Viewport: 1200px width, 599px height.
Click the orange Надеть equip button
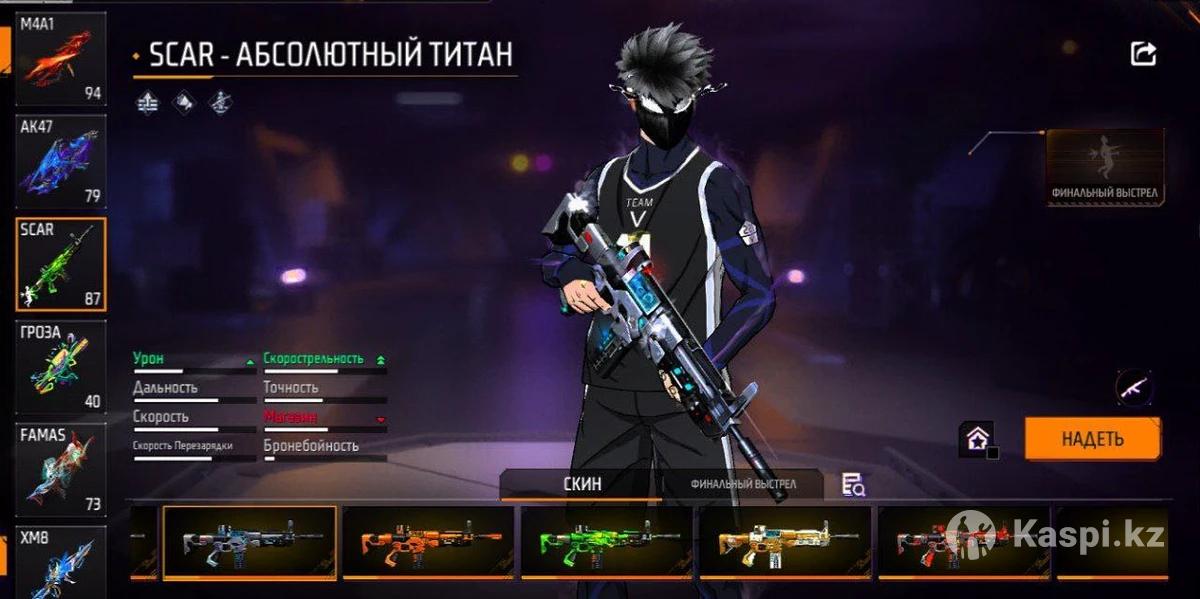1092,438
